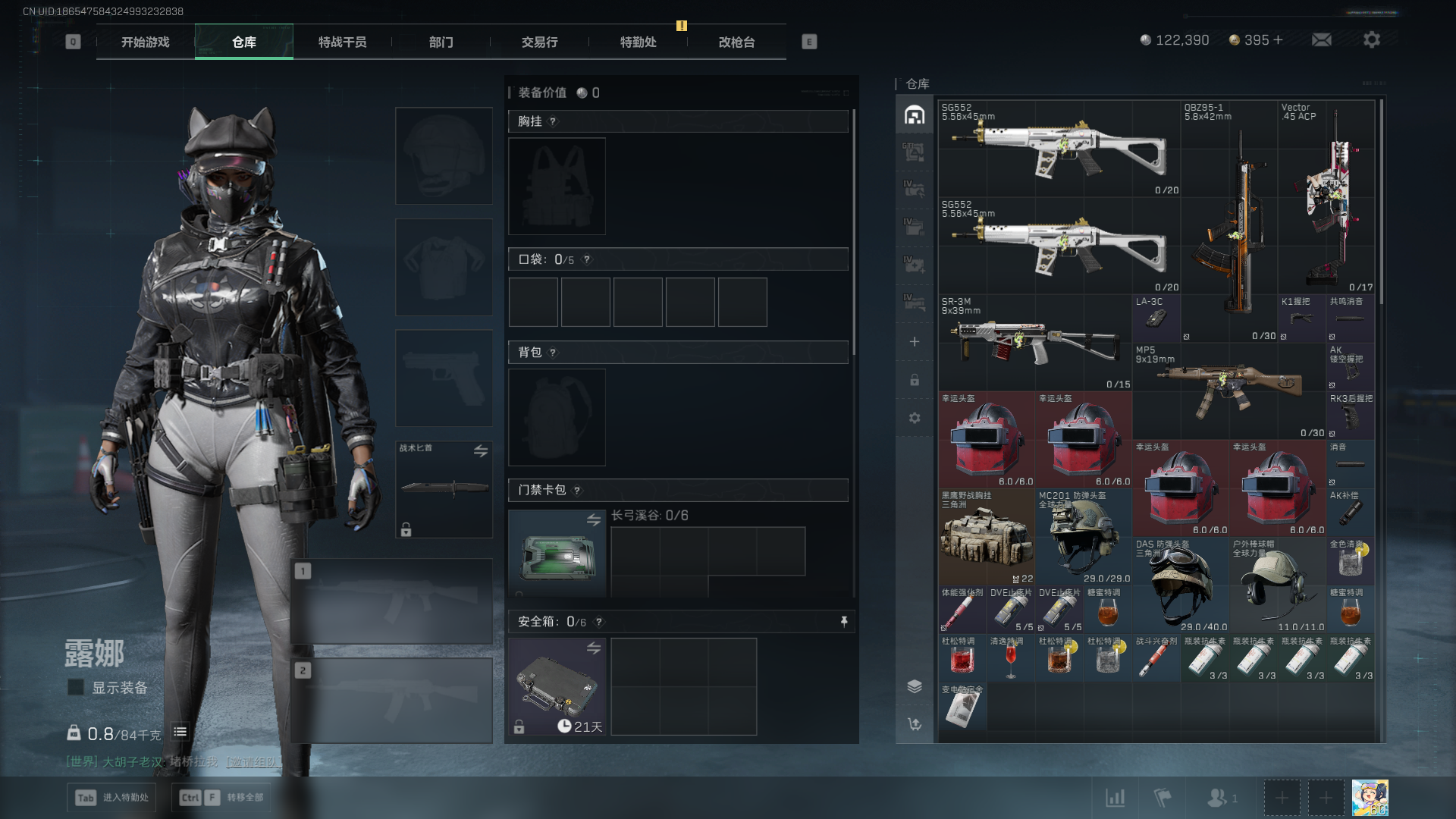The image size is (1456, 819).
Task: Switch to the 开始游戏 tab
Action: (146, 42)
